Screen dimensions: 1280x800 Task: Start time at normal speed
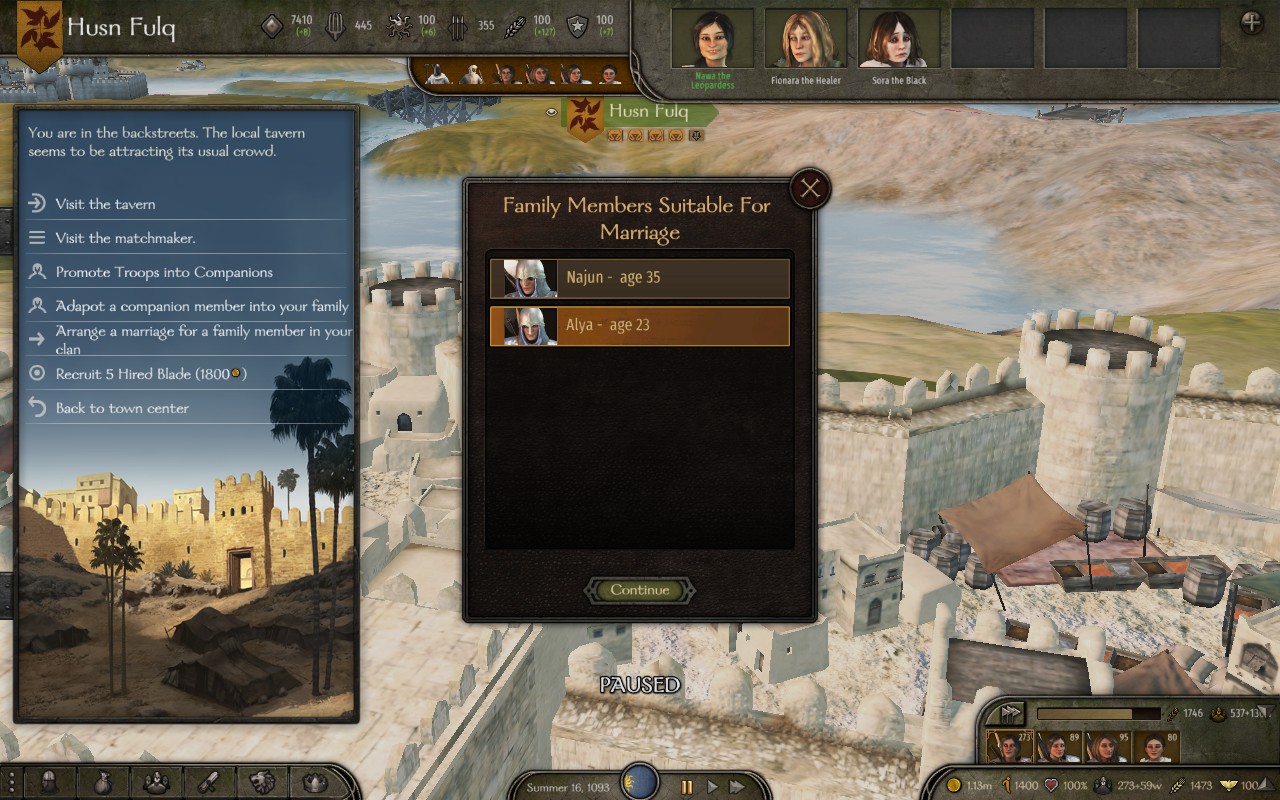712,787
